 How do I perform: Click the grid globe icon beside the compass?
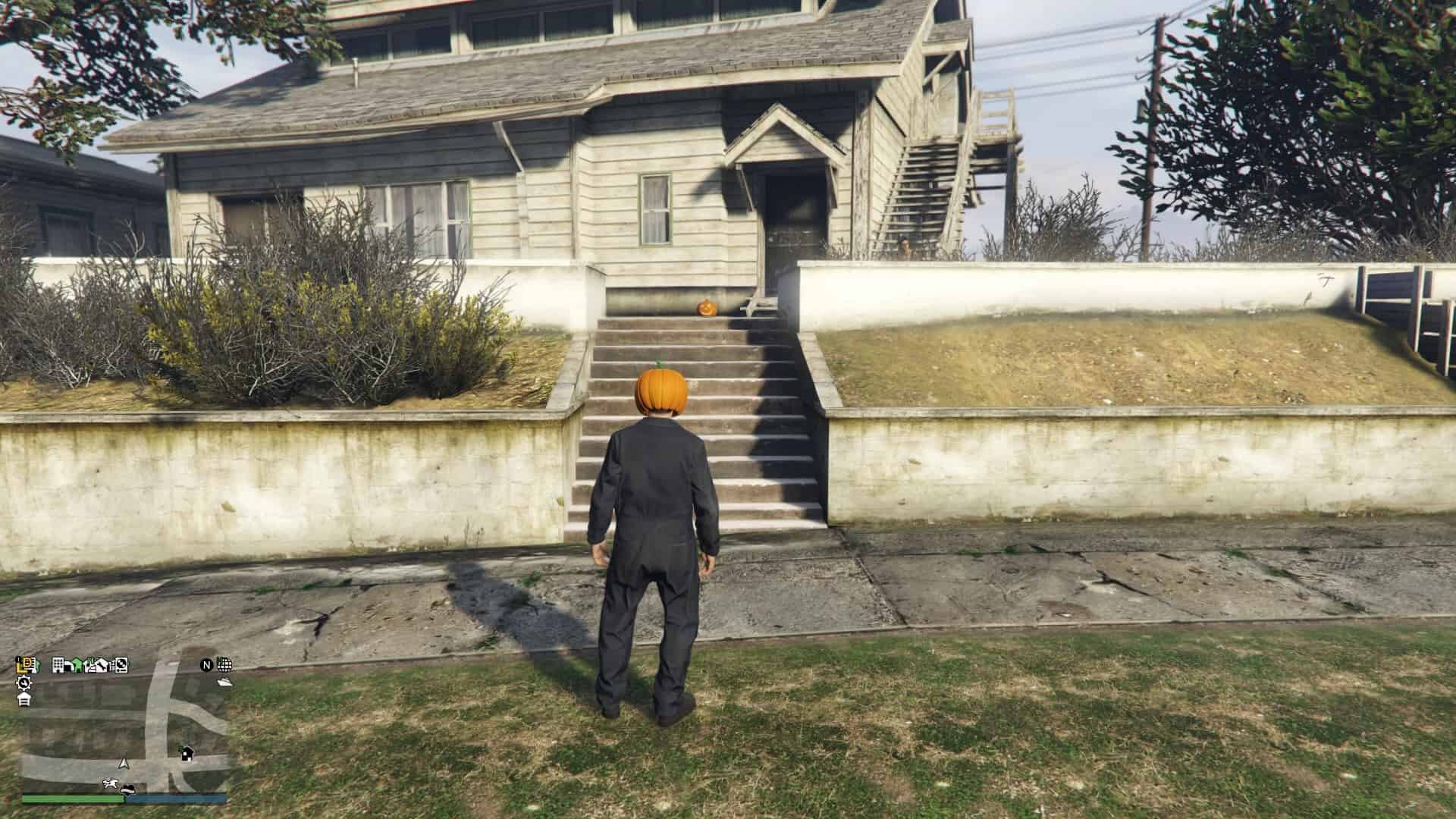pyautogui.click(x=224, y=665)
